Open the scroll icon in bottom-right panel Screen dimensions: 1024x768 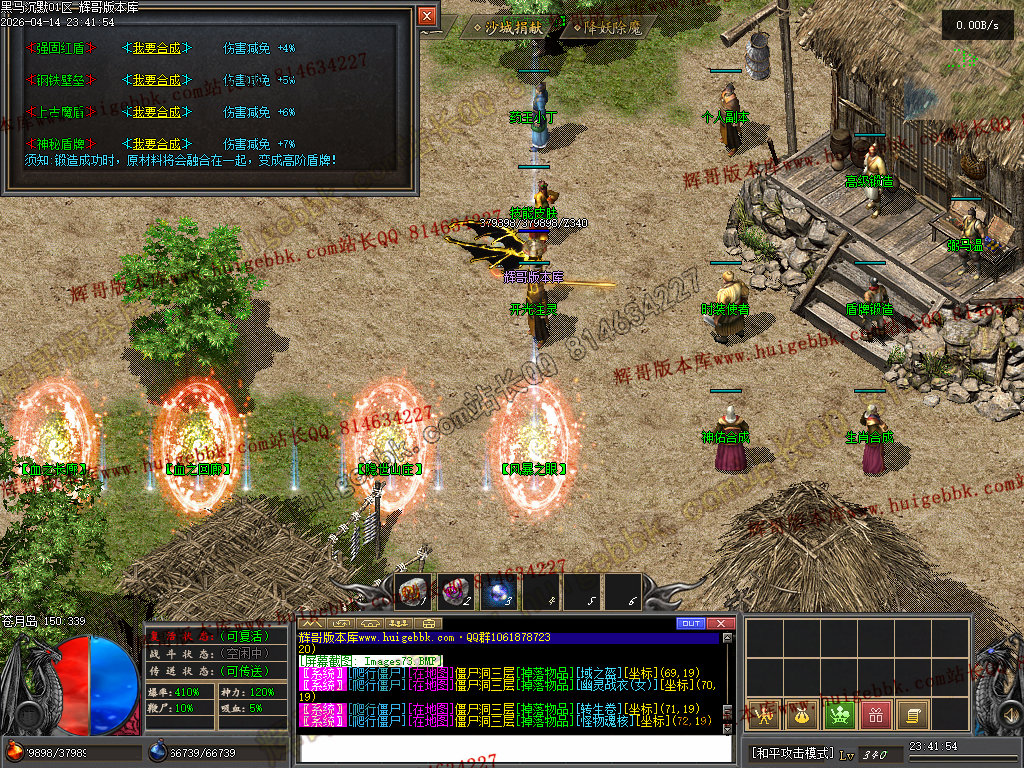pyautogui.click(x=913, y=715)
